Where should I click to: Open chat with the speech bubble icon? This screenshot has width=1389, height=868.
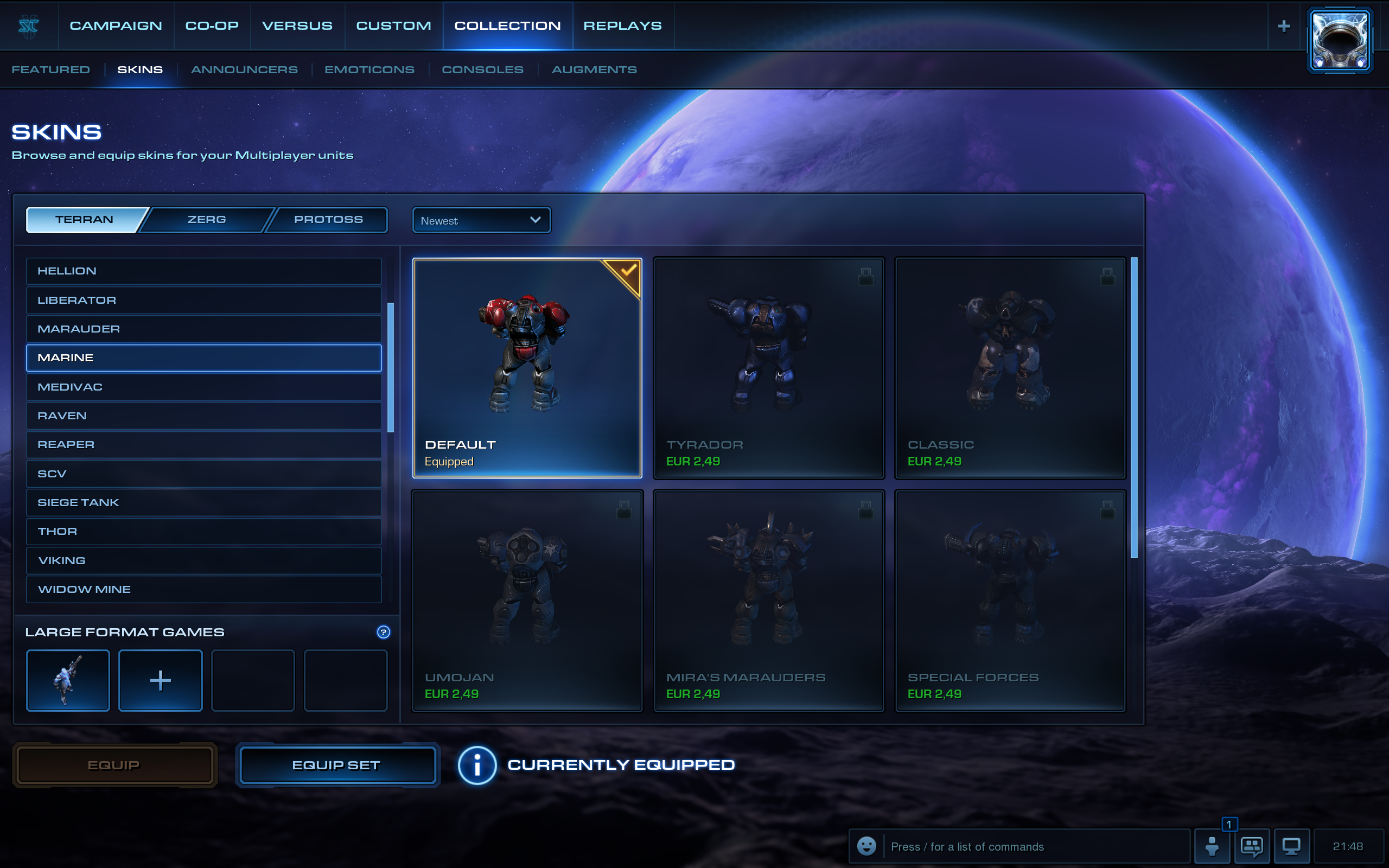[x=1252, y=846]
